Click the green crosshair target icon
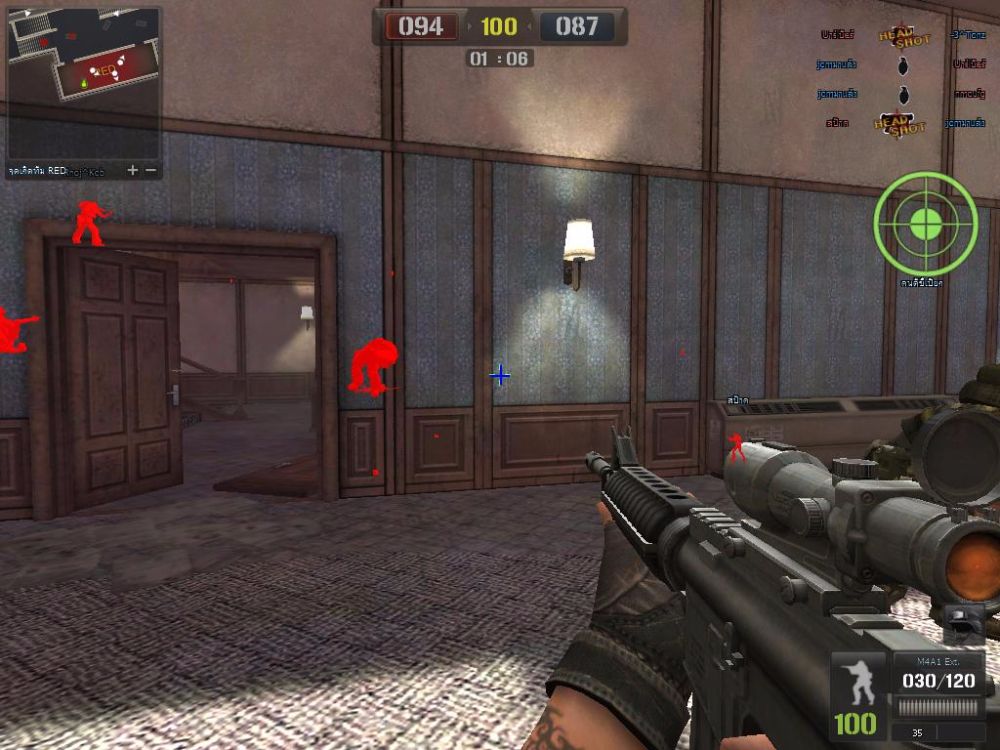 click(925, 224)
